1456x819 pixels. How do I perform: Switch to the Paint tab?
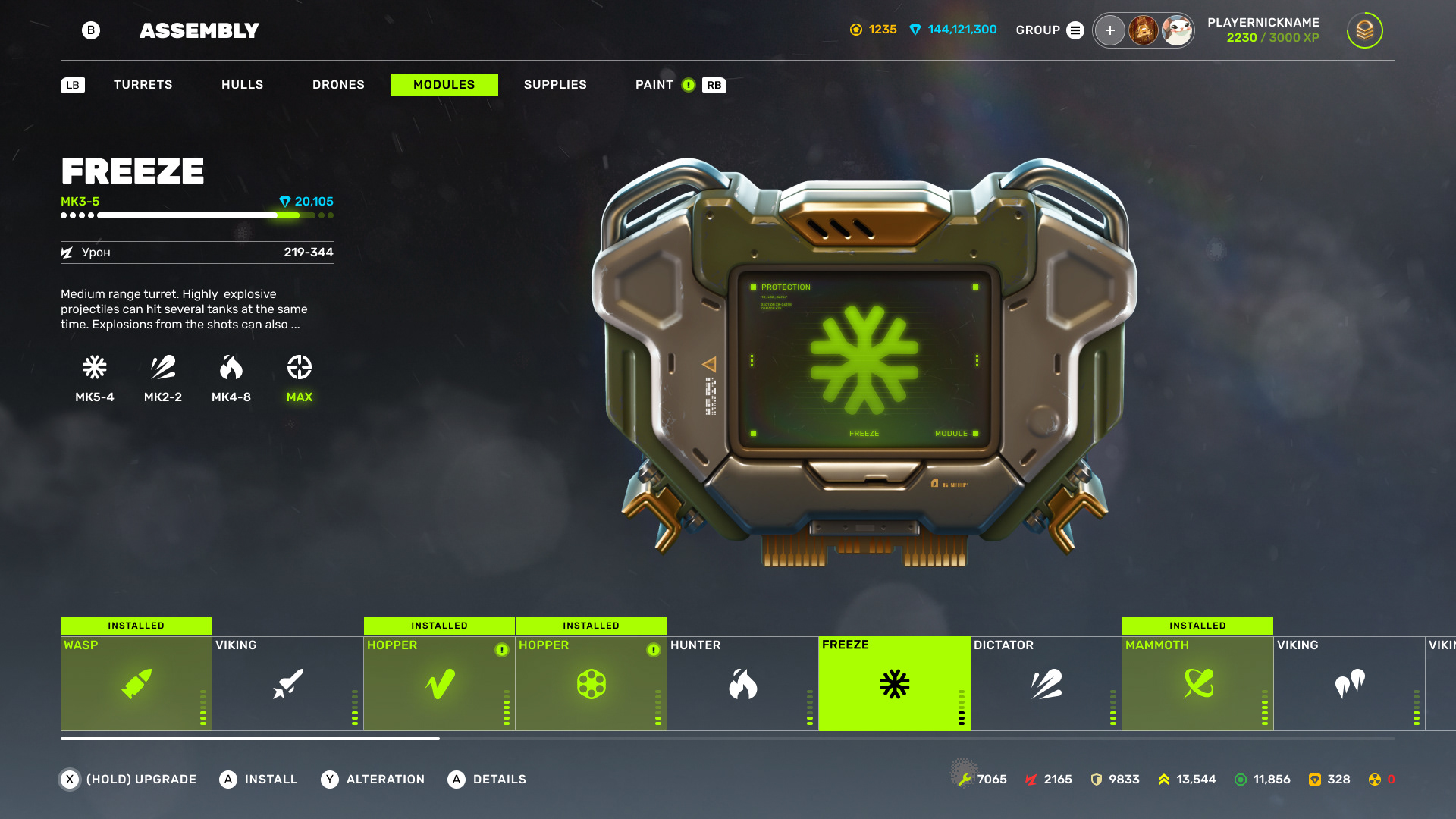(654, 85)
